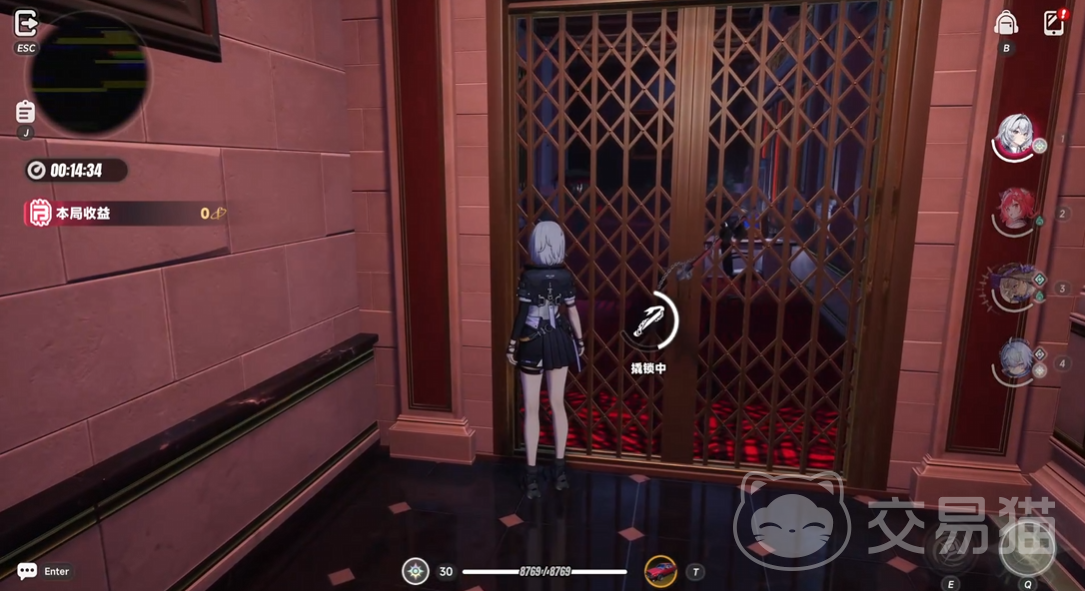The height and width of the screenshot is (591, 1085).
Task: Open the phone with red alert
Action: point(1053,23)
